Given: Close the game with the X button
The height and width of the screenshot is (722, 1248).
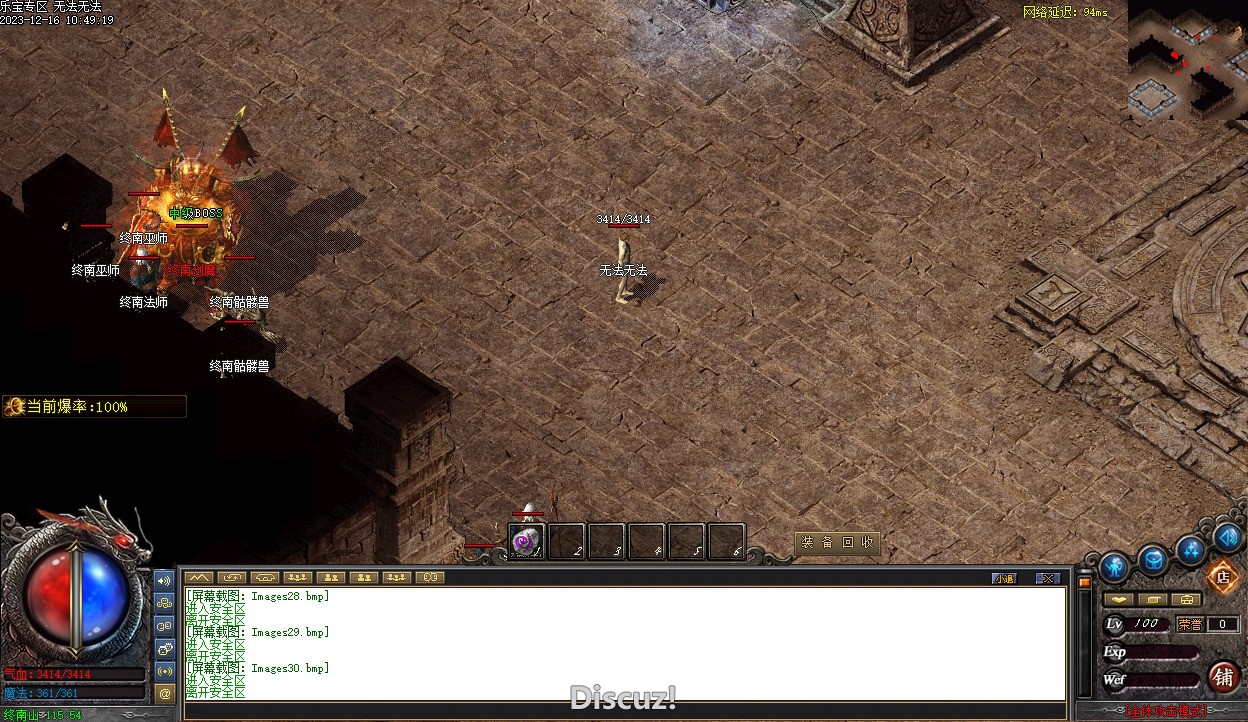Looking at the screenshot, I should click(1047, 578).
